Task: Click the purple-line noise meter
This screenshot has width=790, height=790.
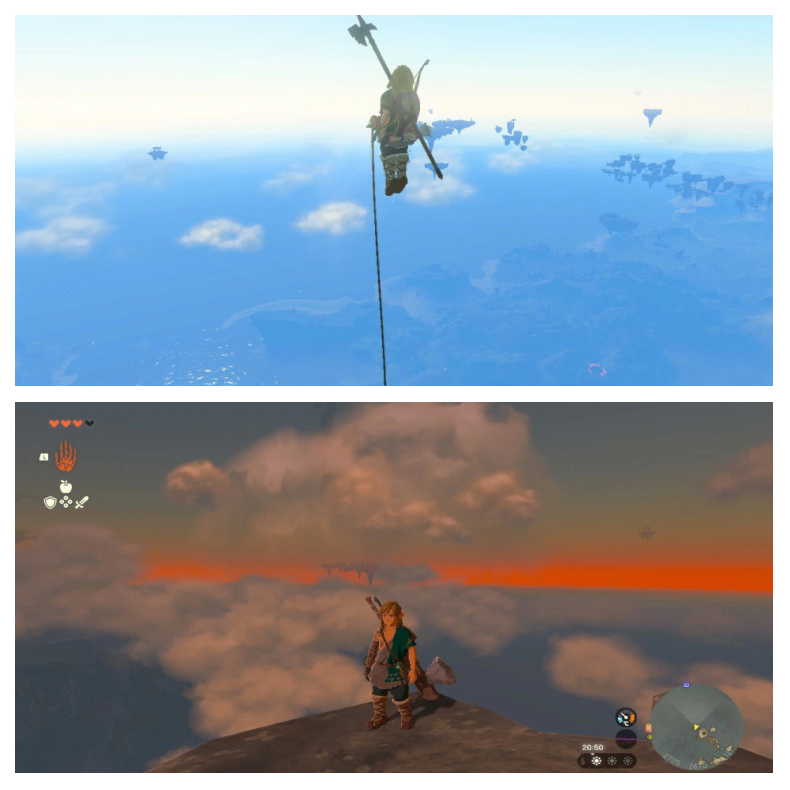Action: [x=627, y=738]
